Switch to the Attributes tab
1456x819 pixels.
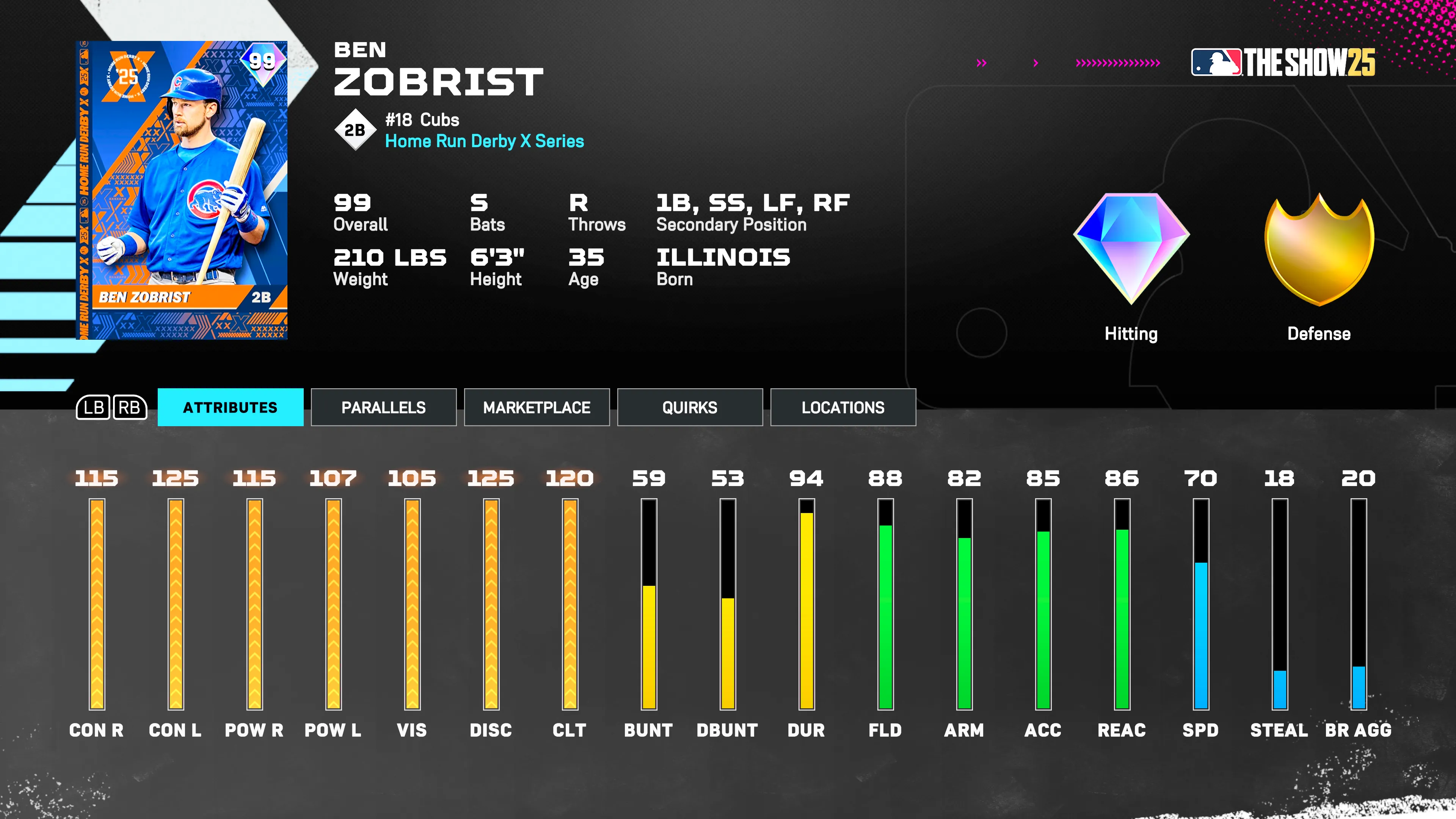[230, 407]
